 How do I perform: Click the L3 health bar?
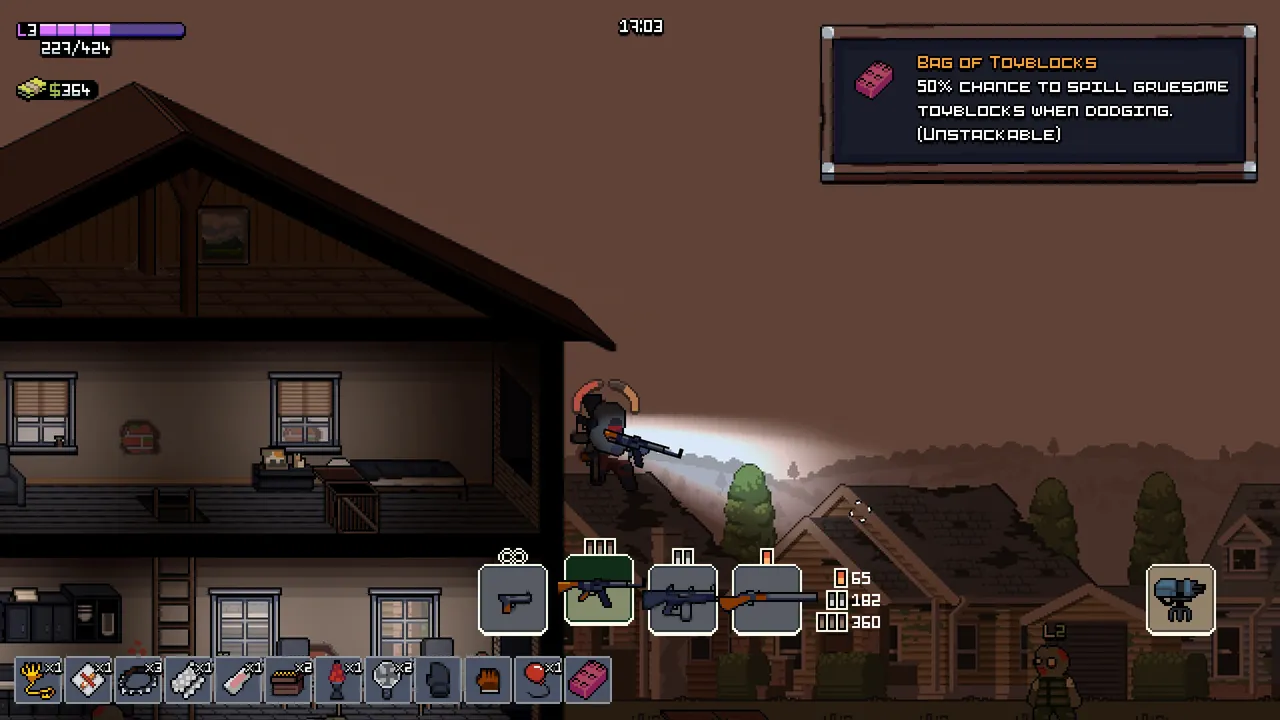pos(100,30)
